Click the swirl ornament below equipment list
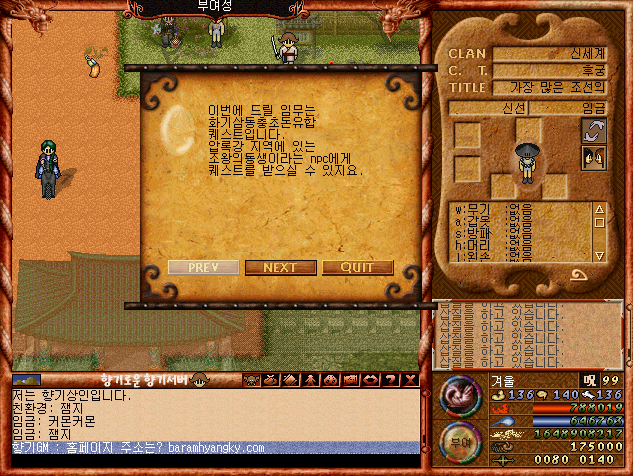 pyautogui.click(x=578, y=273)
